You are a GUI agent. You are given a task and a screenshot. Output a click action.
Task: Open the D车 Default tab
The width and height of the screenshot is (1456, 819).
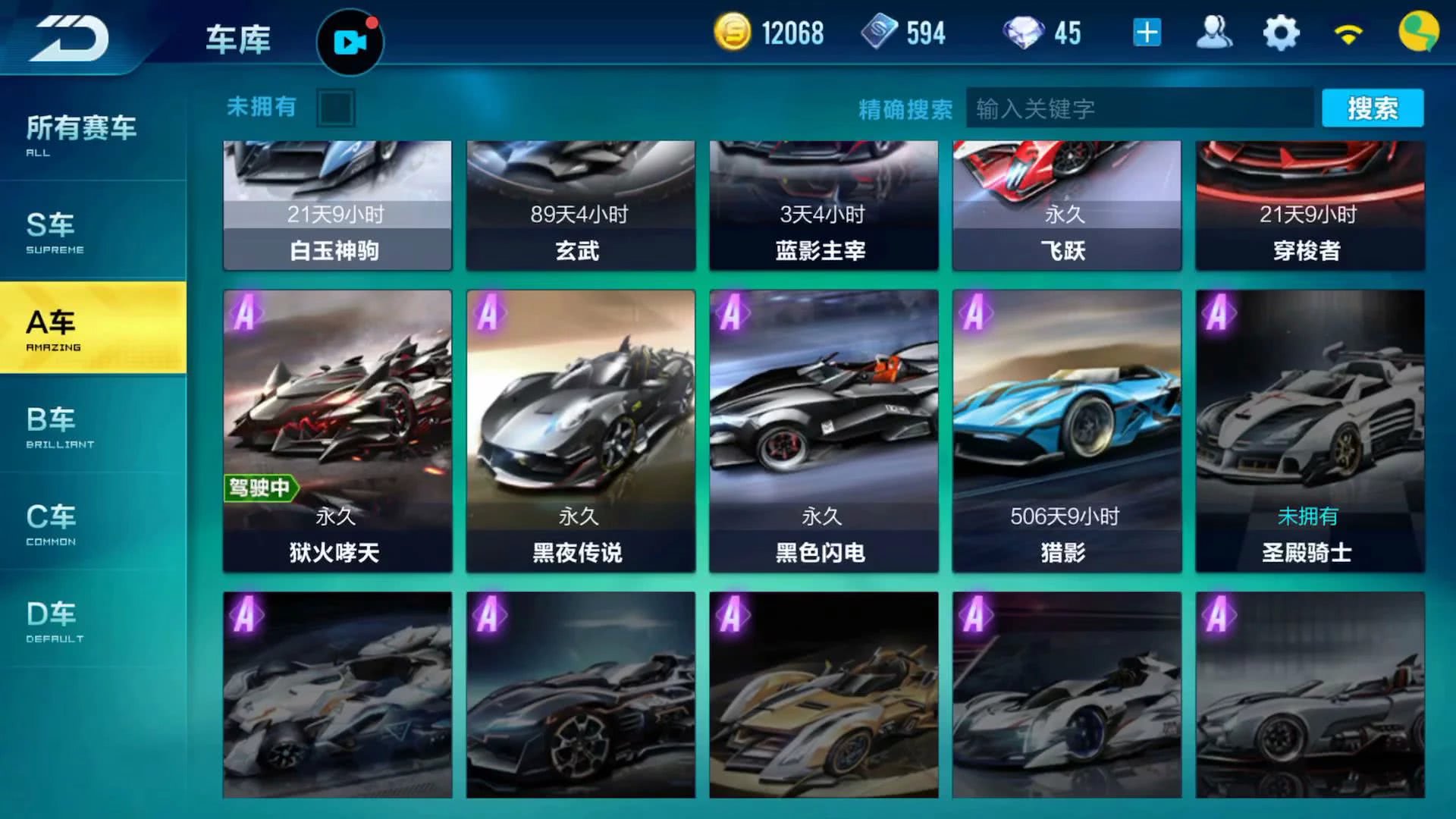91,620
